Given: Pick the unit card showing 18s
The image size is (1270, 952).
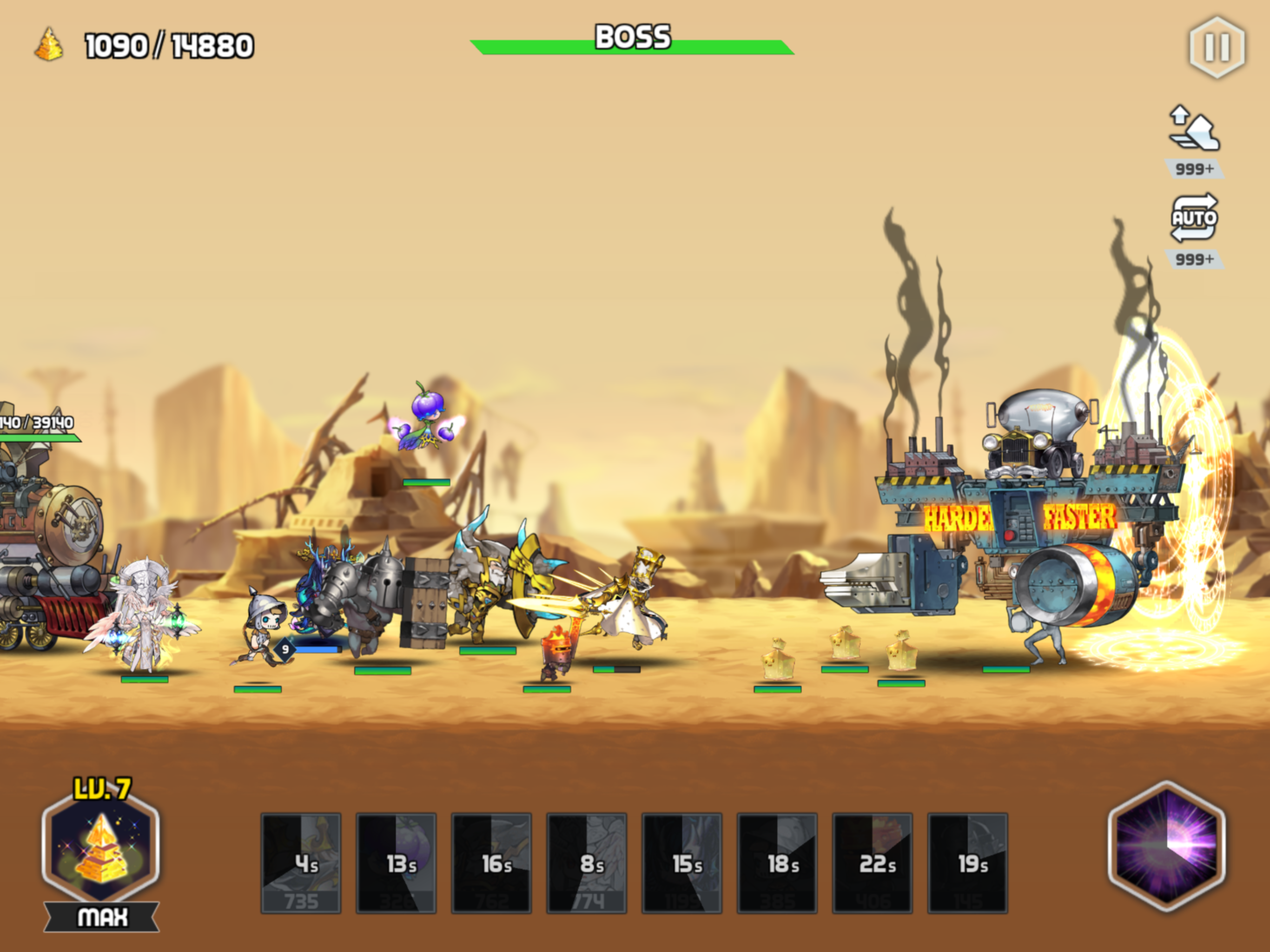Looking at the screenshot, I should 777,862.
